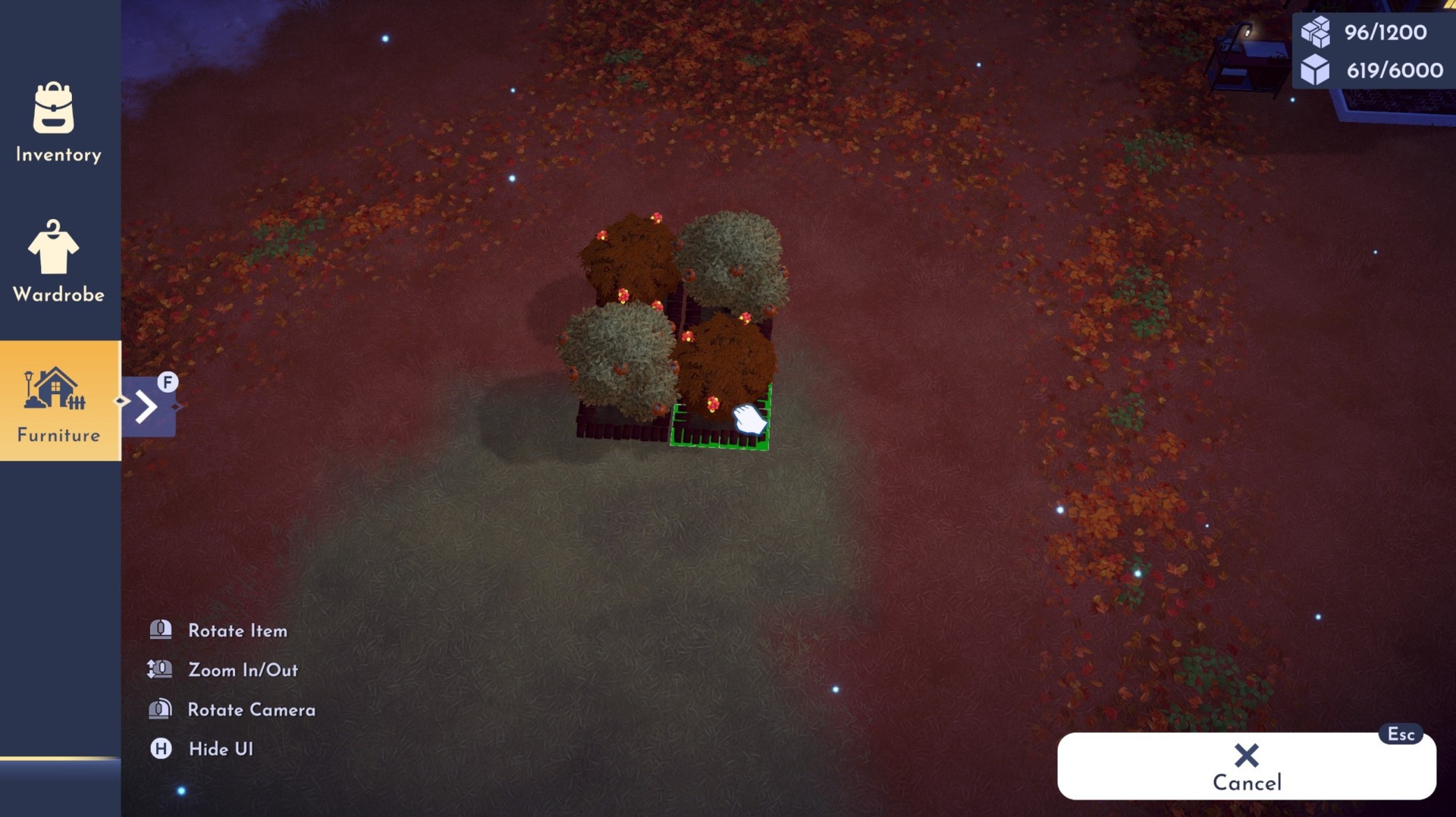Click the Zoom In/Out scroll wheel icon

pos(159,669)
